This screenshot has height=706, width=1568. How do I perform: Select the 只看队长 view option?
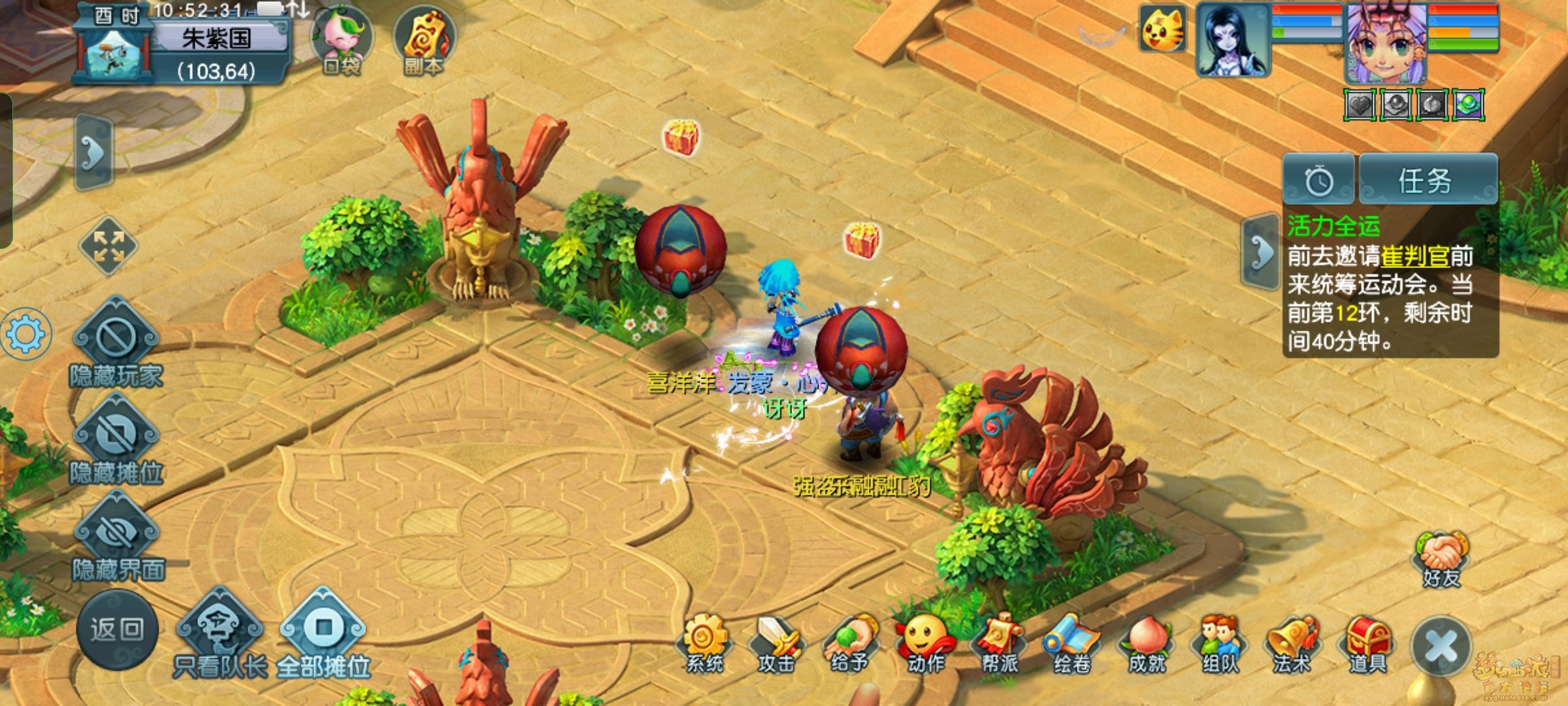[x=220, y=631]
